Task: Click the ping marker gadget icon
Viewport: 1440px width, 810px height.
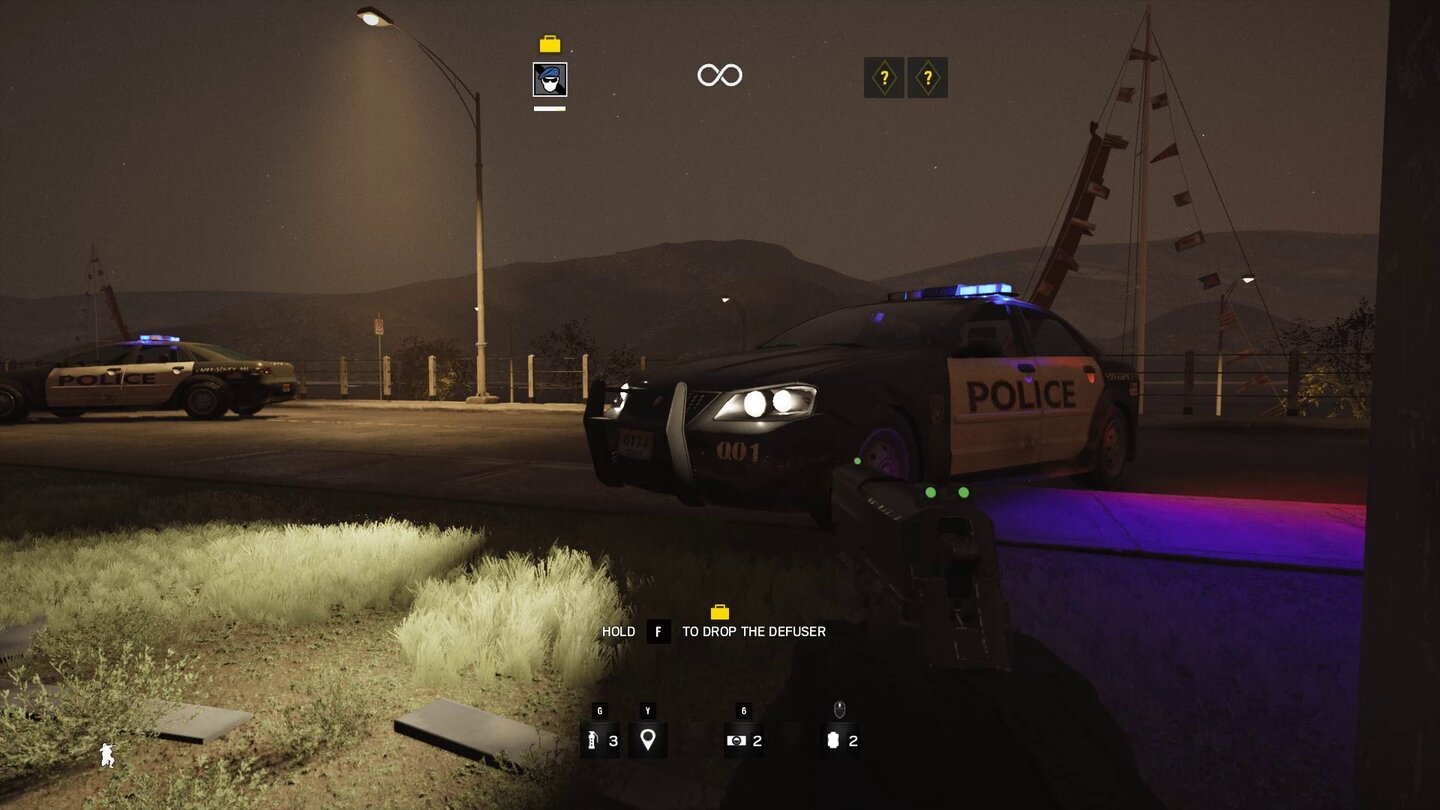Action: 647,741
